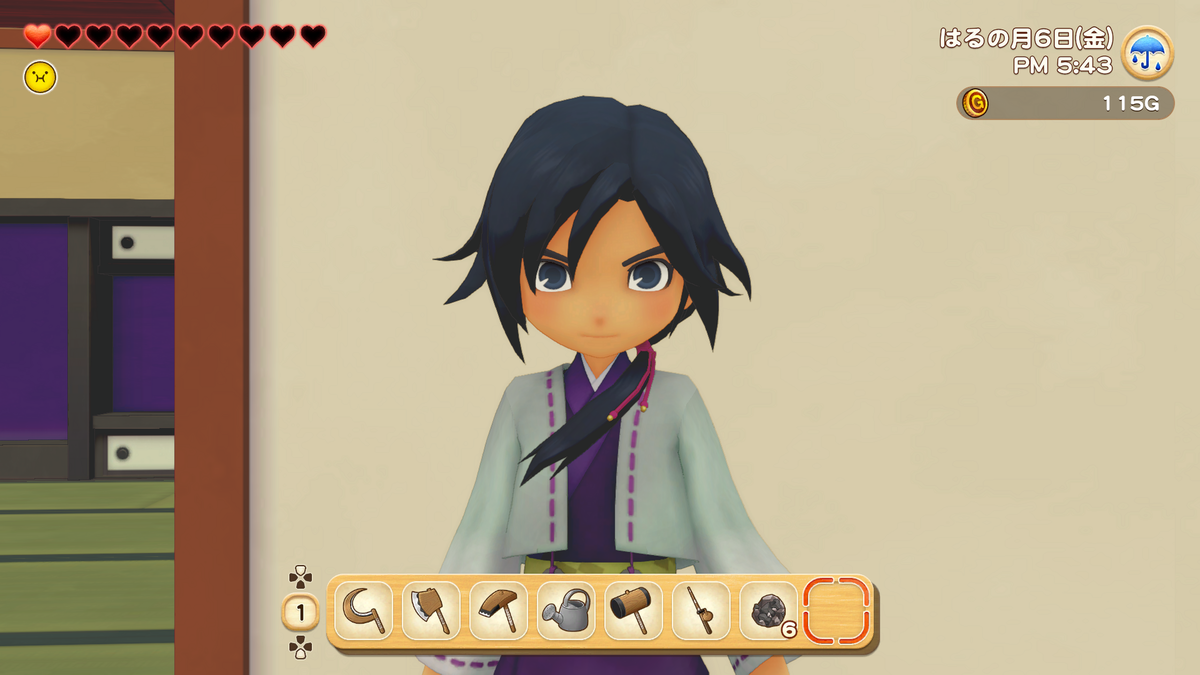This screenshot has width=1200, height=675.
Task: Click the yellow mood face icon
Action: click(40, 77)
